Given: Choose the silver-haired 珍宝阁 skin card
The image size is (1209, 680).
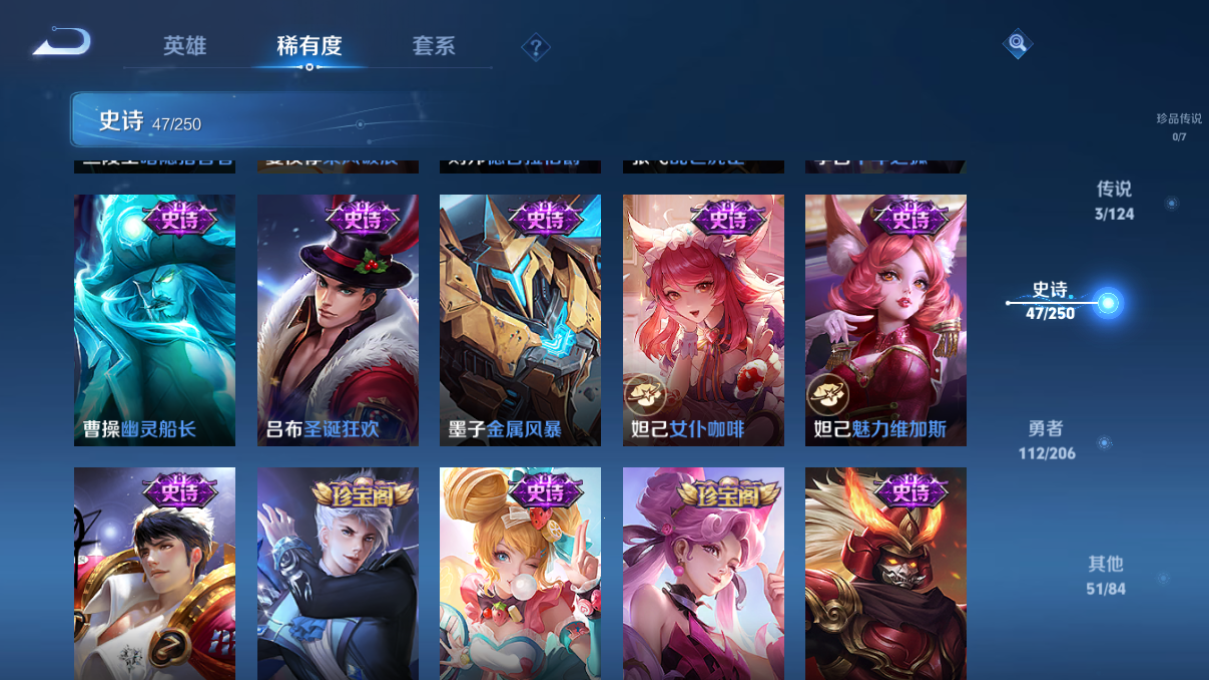Looking at the screenshot, I should [338, 573].
